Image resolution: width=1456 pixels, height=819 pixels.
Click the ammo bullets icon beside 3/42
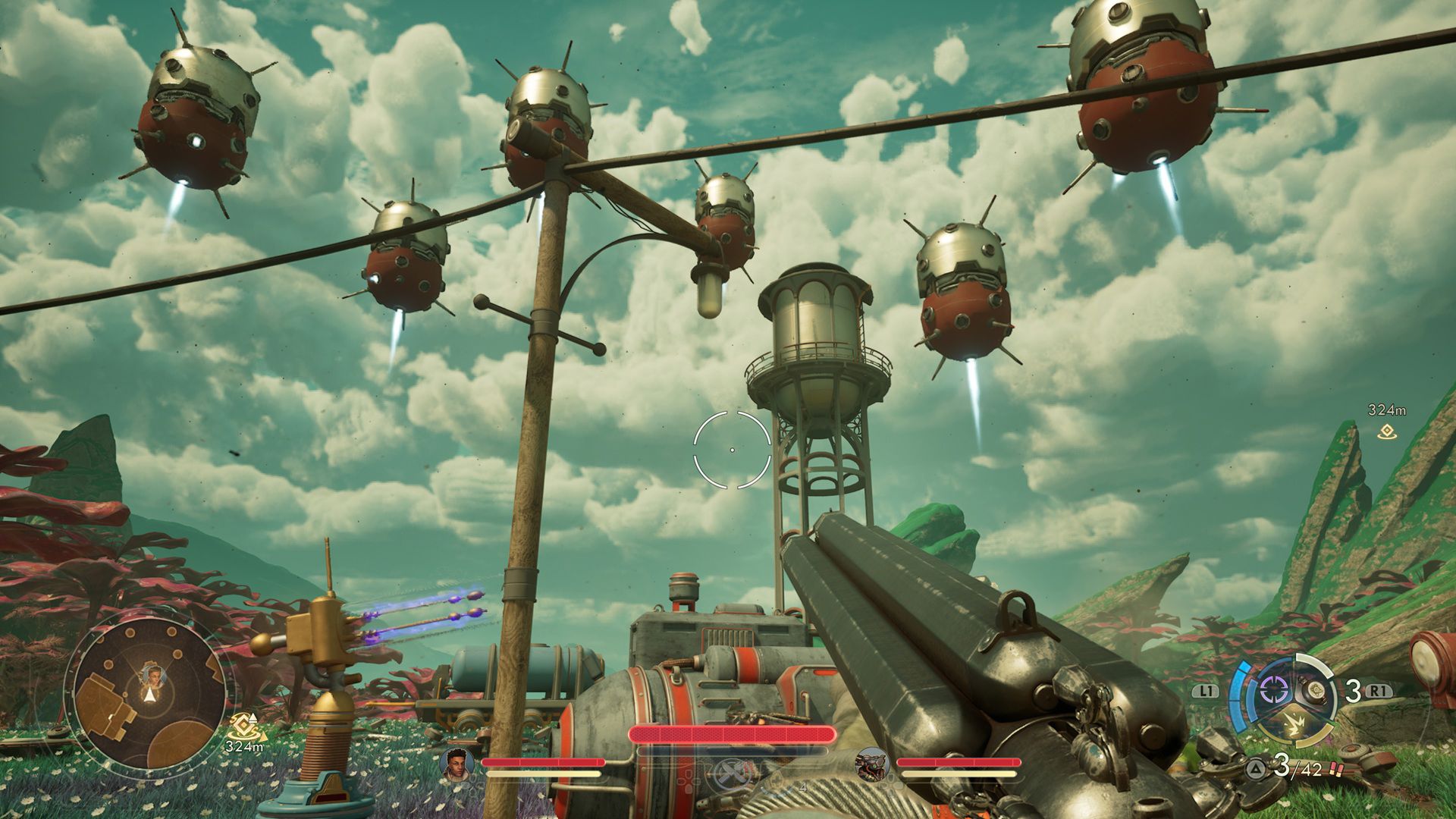(1336, 770)
